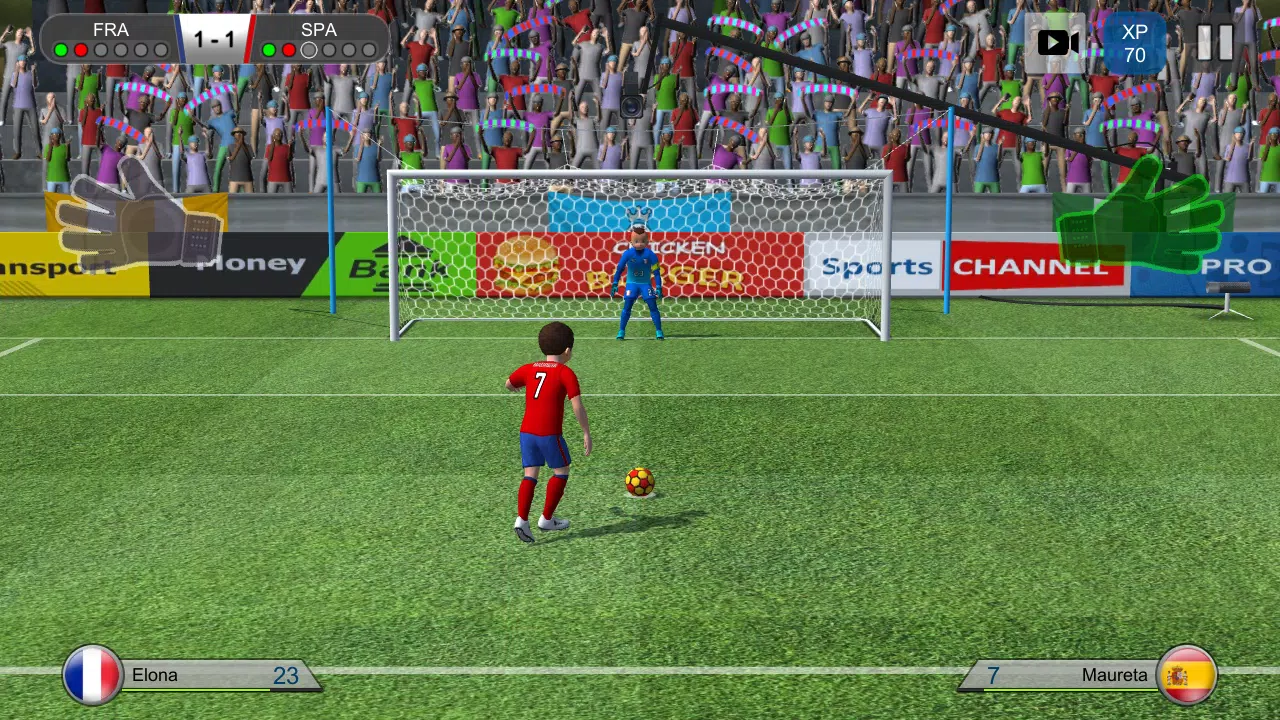Click the soccer ball on the field

pos(639,482)
